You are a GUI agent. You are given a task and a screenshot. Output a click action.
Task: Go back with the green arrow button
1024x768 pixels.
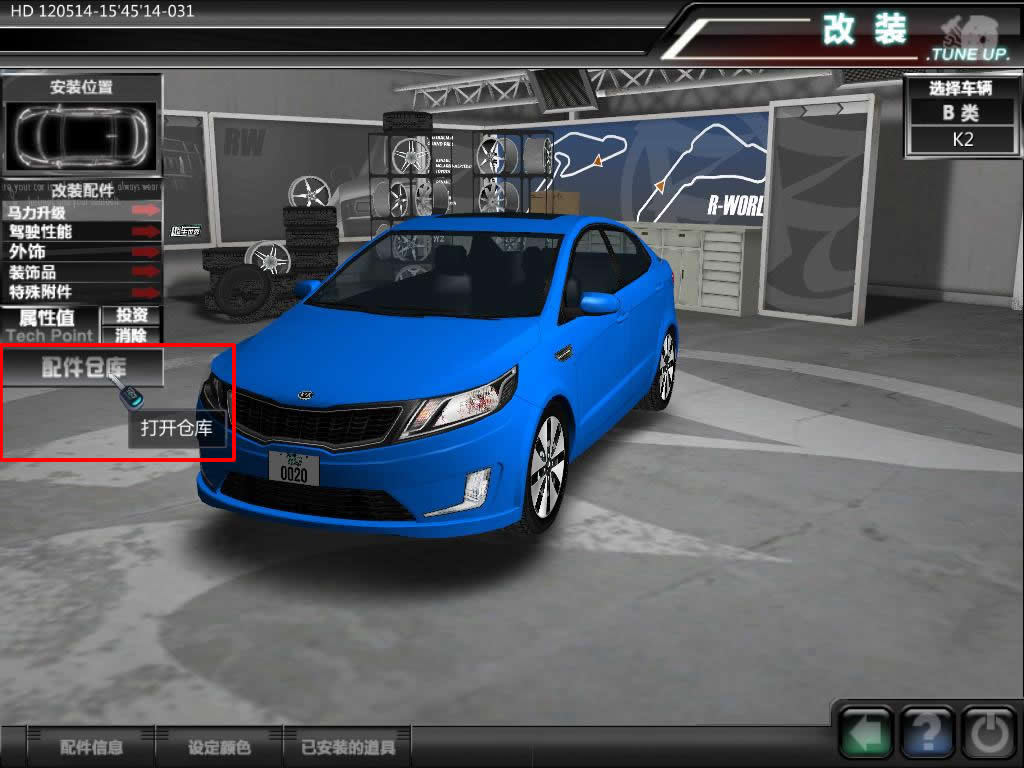(x=866, y=735)
